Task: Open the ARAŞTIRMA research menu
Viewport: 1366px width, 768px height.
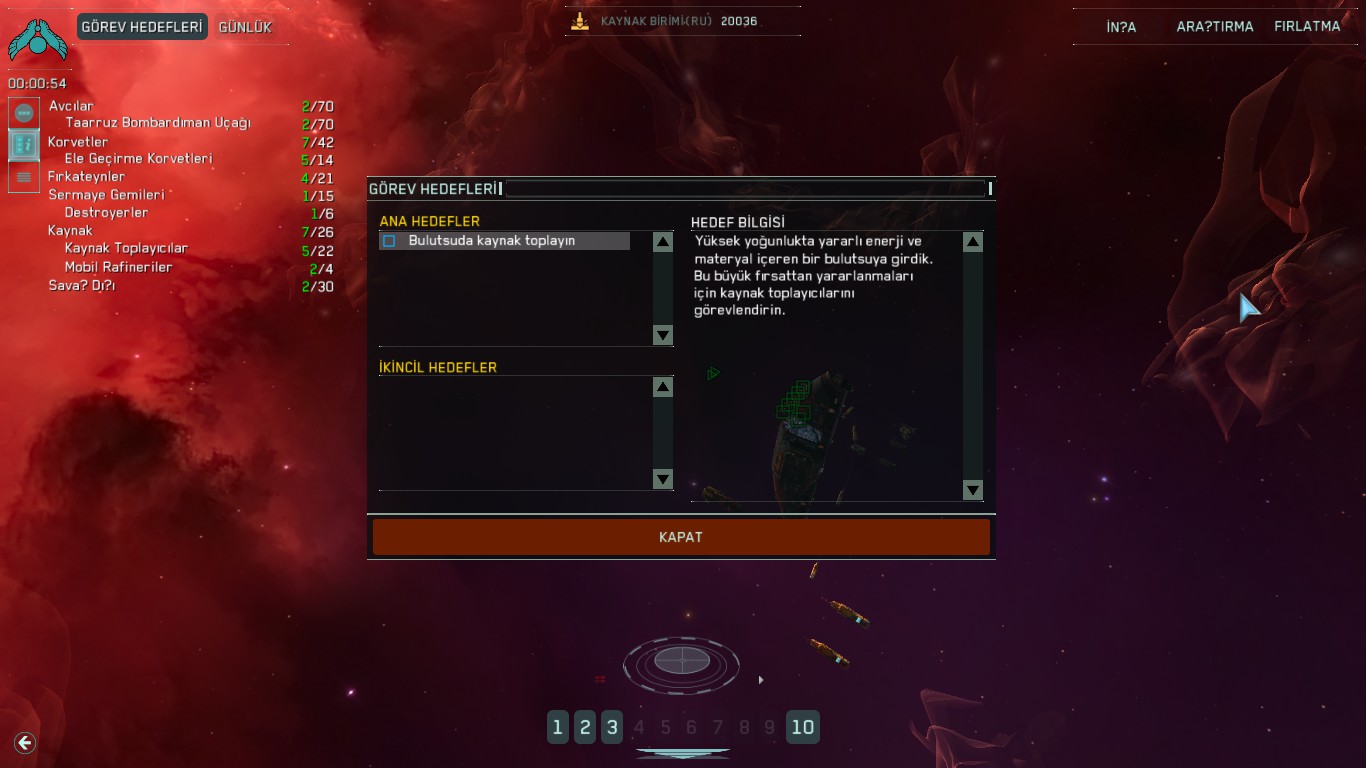Action: (x=1214, y=27)
